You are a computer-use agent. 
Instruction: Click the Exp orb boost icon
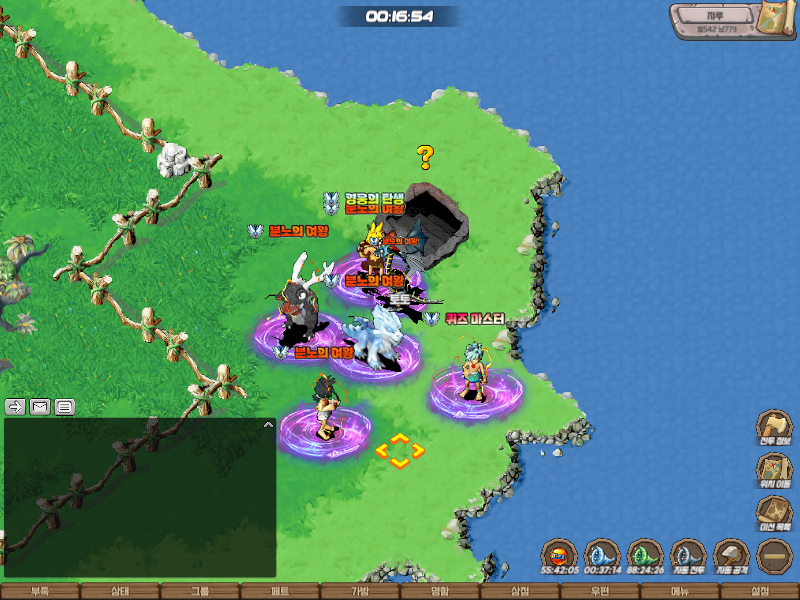click(x=560, y=556)
